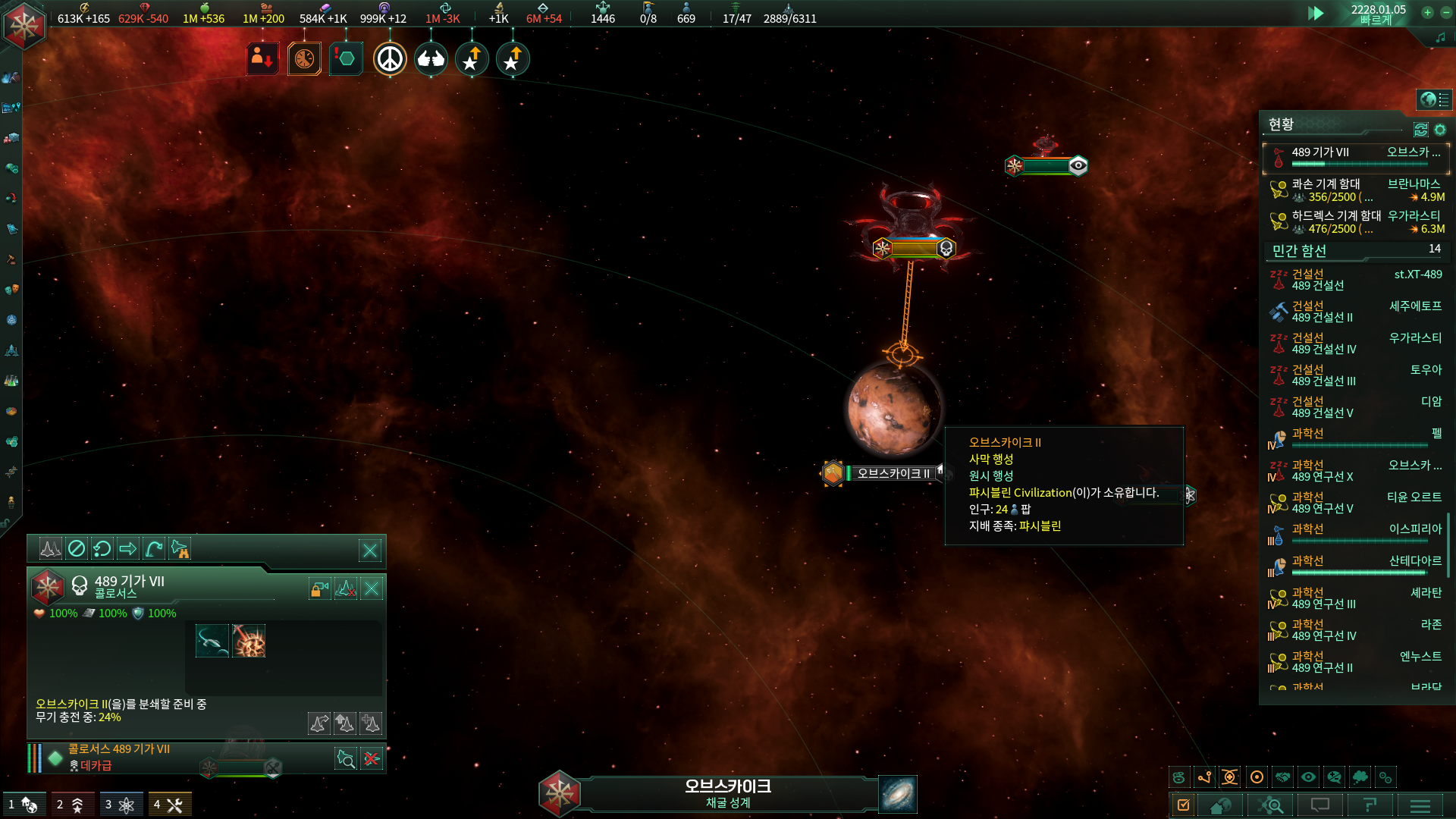Toggle the game speed play button
Screen dimensions: 1456x819
point(1316,13)
